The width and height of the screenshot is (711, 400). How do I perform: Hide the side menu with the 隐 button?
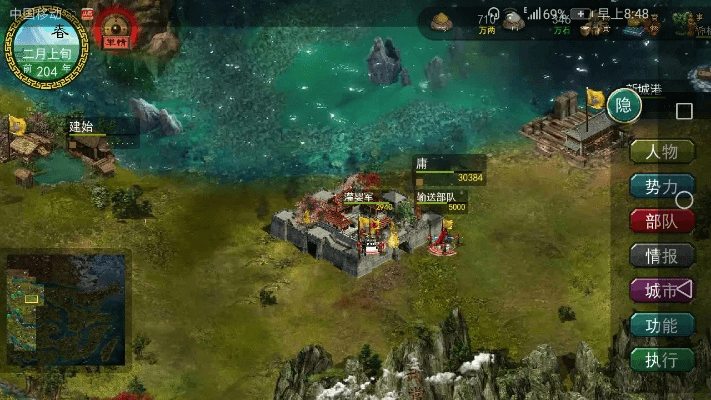(624, 105)
